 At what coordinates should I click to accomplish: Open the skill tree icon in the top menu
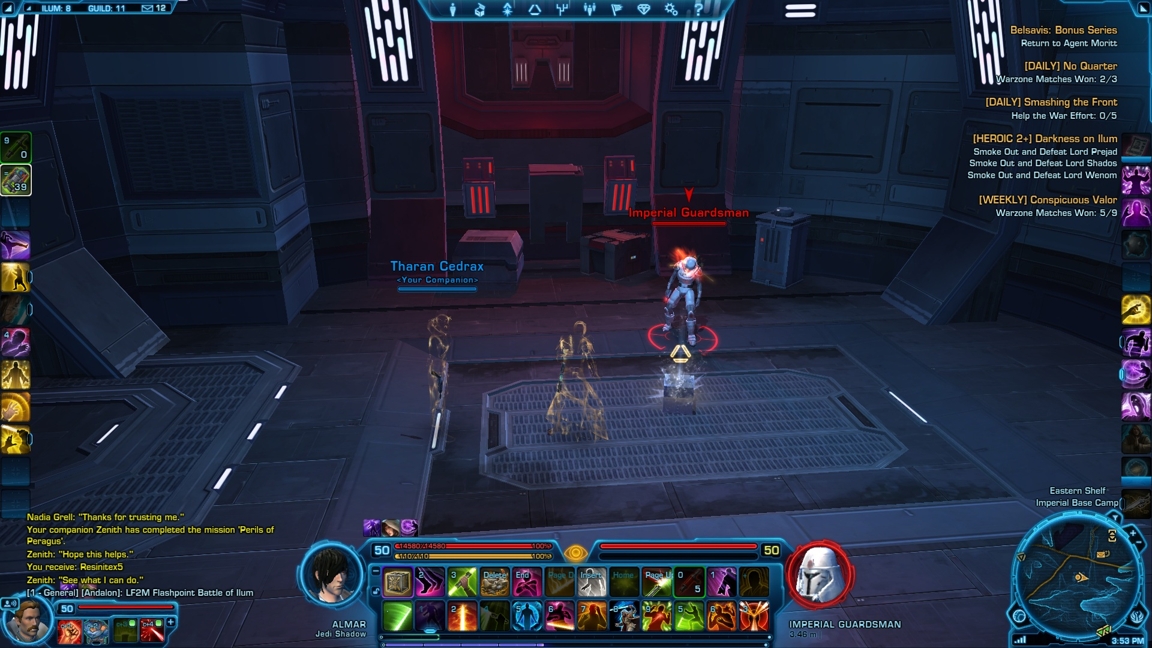(562, 10)
